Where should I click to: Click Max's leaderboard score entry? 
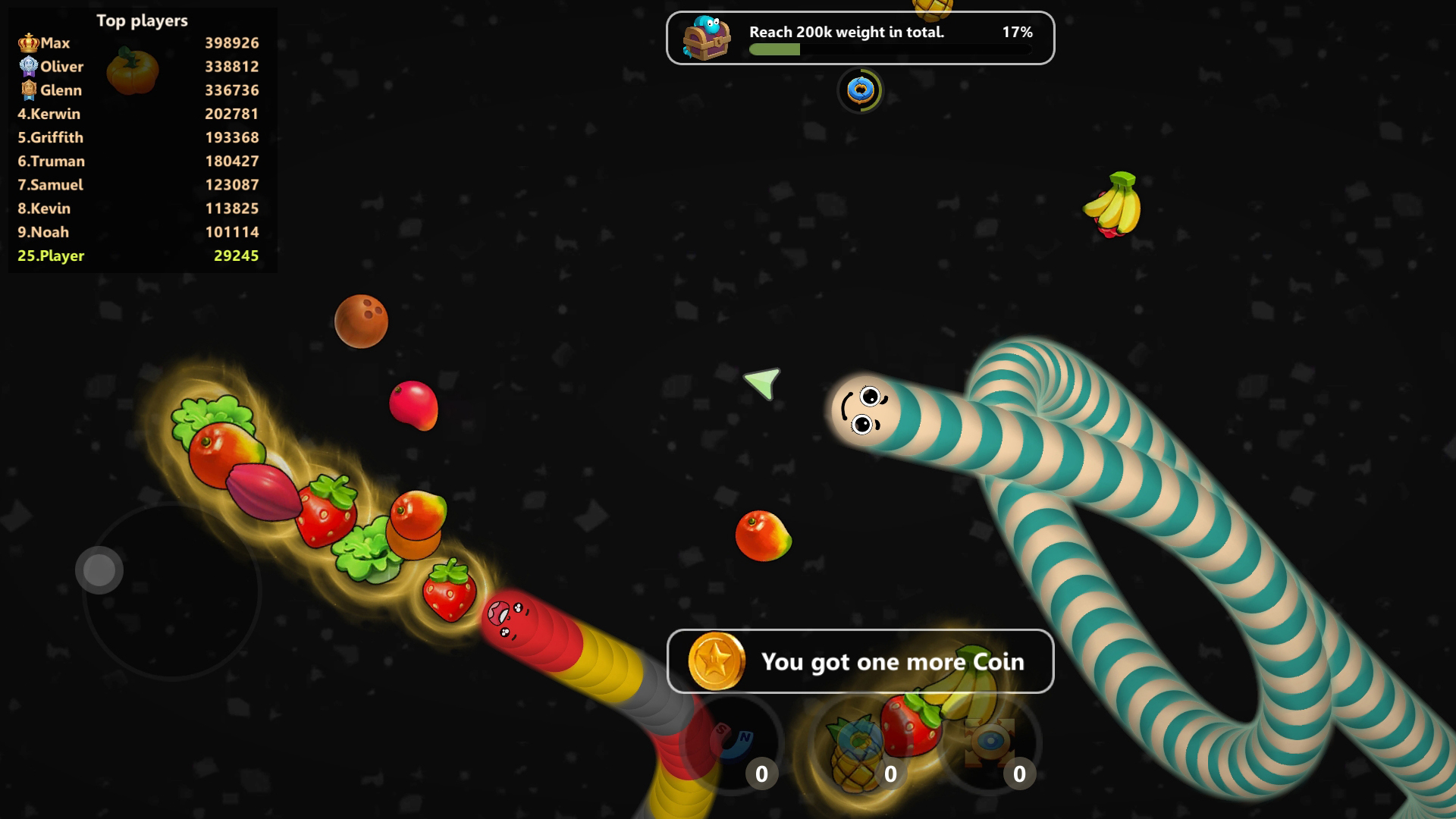pyautogui.click(x=231, y=42)
